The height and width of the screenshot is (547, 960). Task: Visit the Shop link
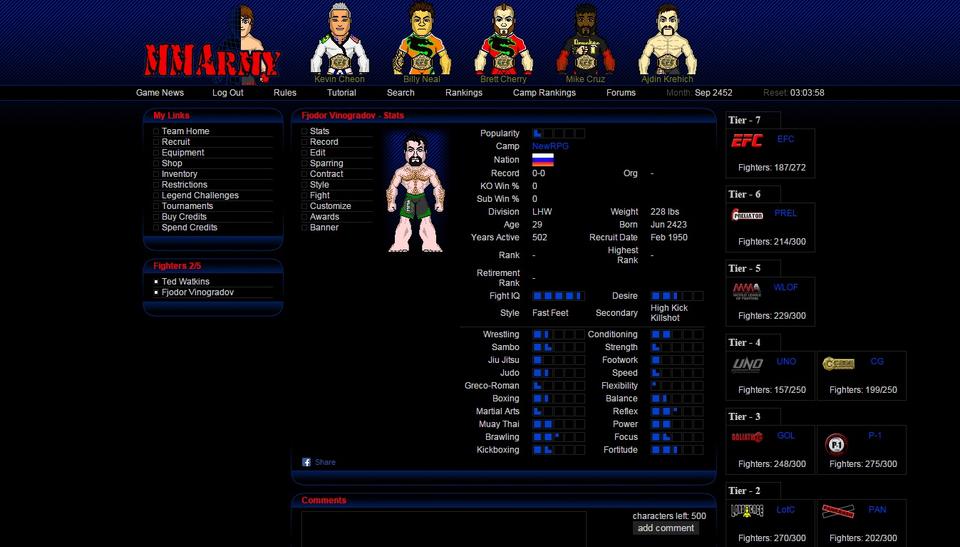(172, 163)
